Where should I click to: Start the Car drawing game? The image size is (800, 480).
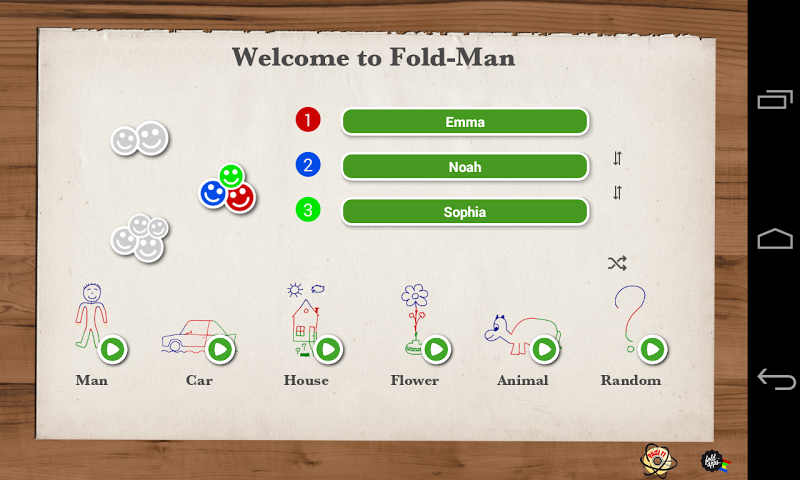[x=220, y=349]
